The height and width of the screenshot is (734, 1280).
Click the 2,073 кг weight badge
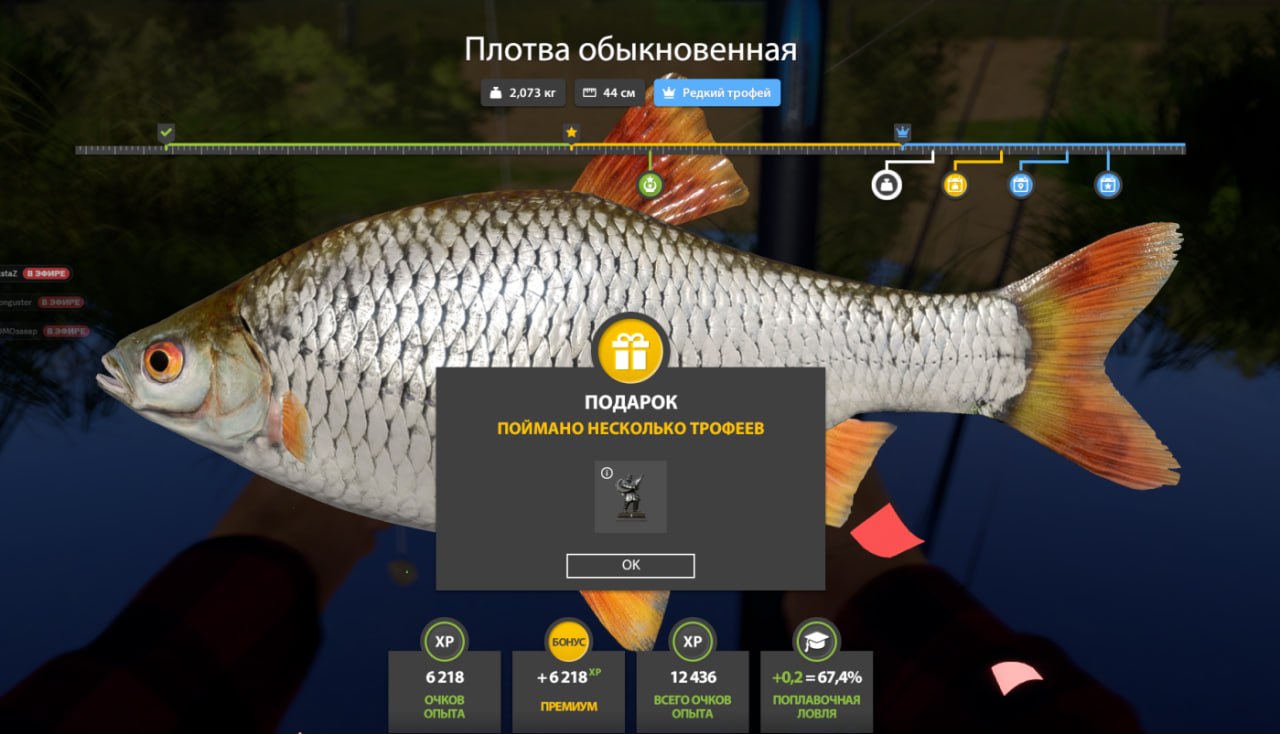[522, 92]
